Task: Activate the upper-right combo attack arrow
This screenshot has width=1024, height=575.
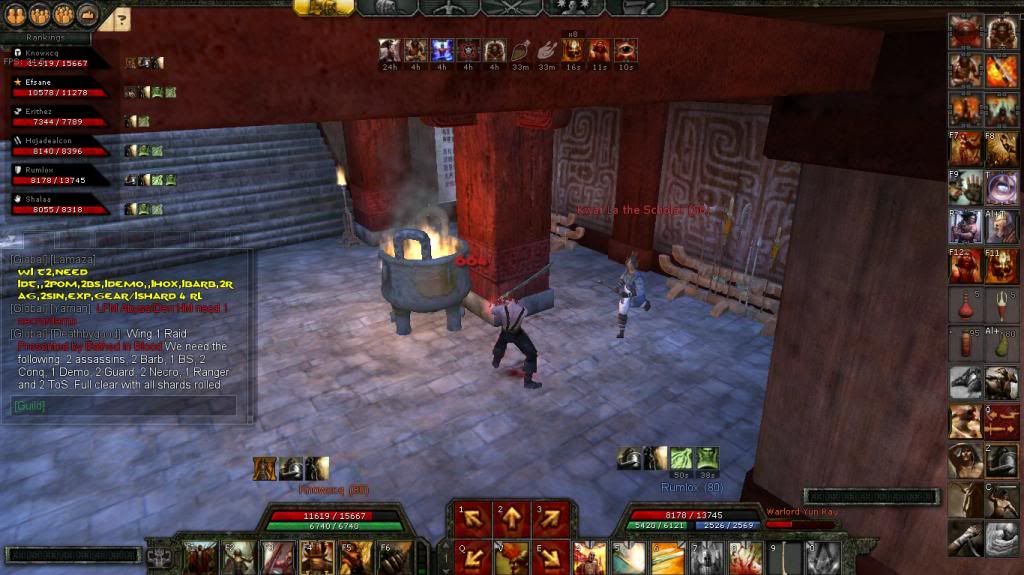Action: 551,518
